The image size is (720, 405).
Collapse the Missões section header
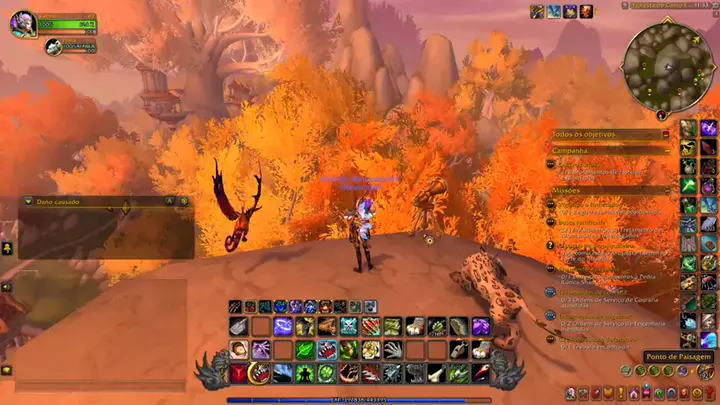tap(666, 189)
